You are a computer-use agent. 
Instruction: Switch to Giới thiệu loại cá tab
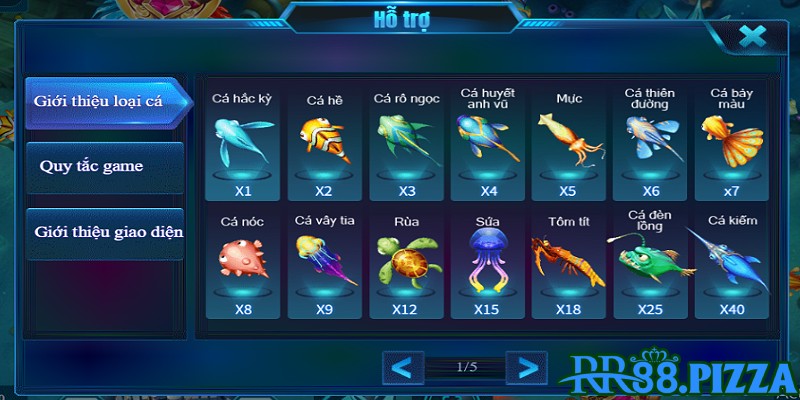pos(104,103)
